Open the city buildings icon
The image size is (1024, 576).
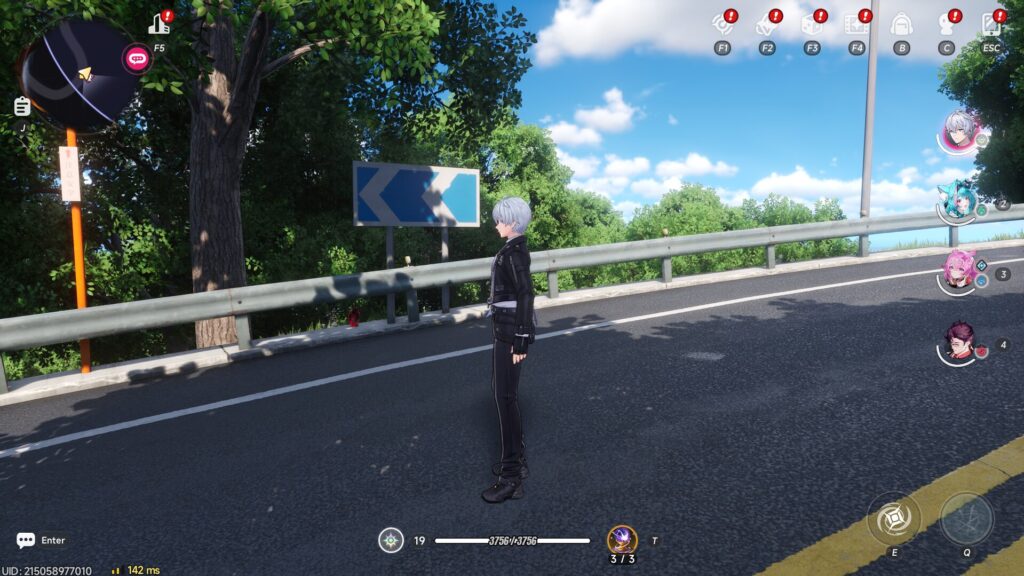[x=159, y=24]
